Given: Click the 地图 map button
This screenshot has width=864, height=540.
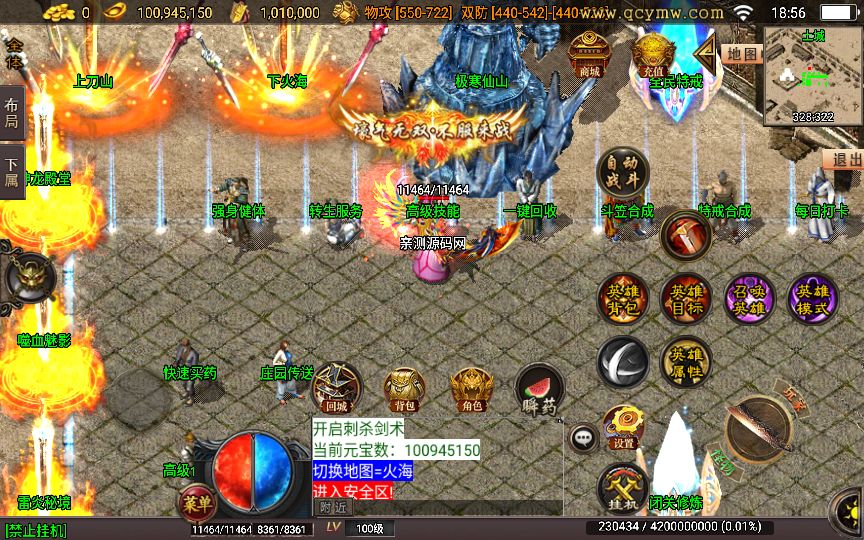Looking at the screenshot, I should pos(742,54).
